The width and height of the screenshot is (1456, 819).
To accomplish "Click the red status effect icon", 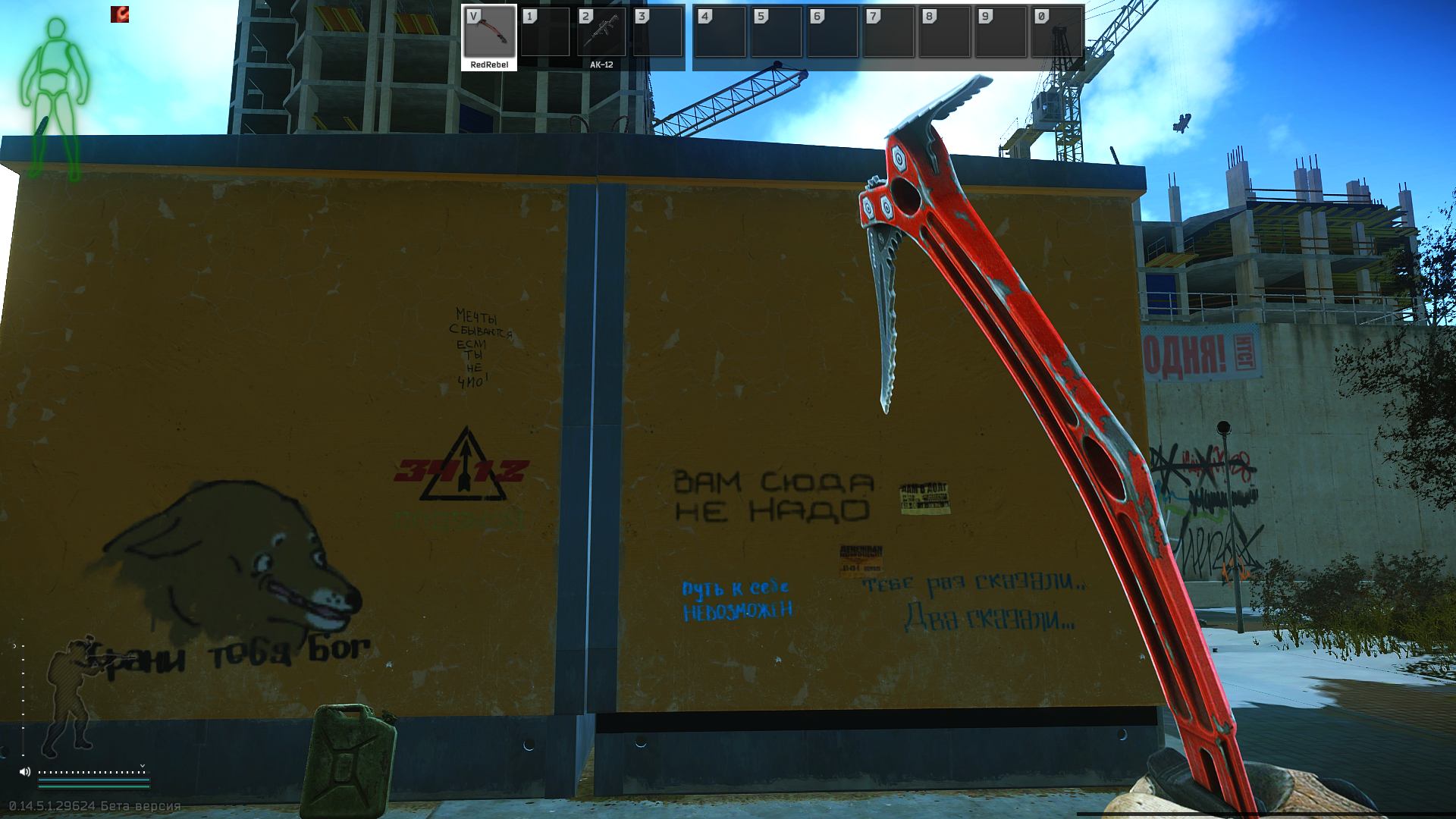I will point(120,14).
